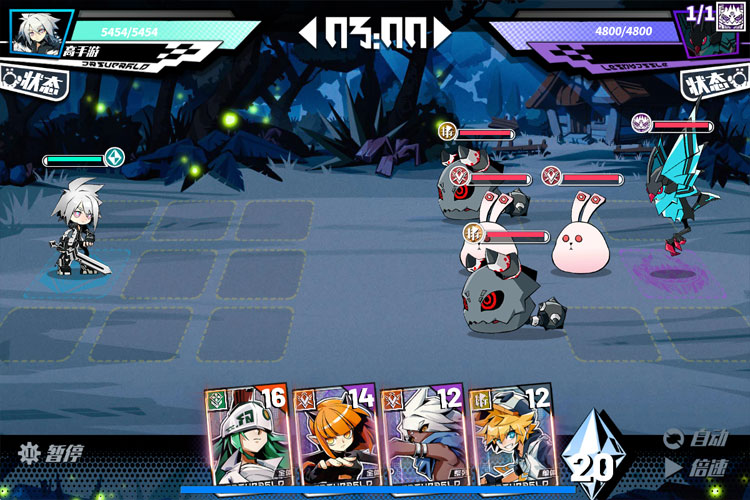The image size is (750, 500).
Task: Open the enemy's 状态 status panel
Action: [x=712, y=84]
